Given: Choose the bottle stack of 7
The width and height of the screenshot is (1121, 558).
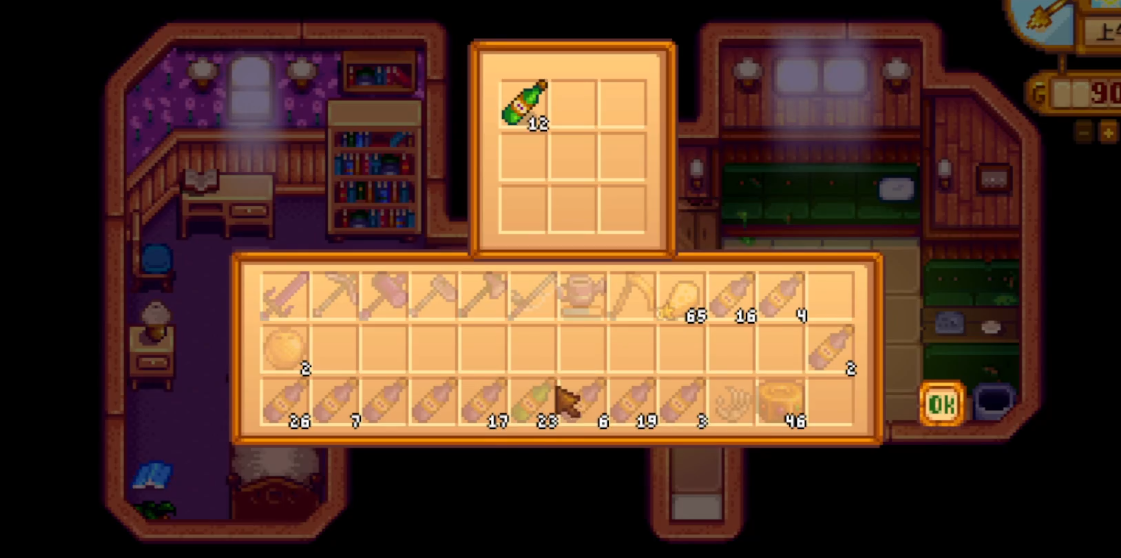Looking at the screenshot, I should [x=335, y=400].
